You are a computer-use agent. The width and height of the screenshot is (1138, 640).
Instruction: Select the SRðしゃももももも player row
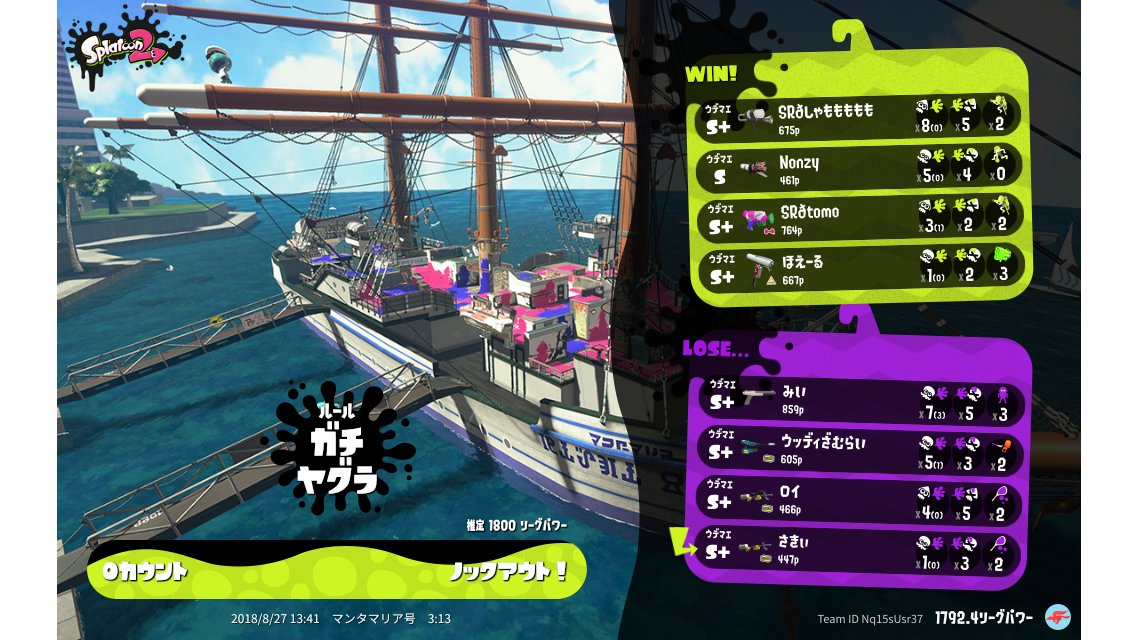[x=860, y=116]
